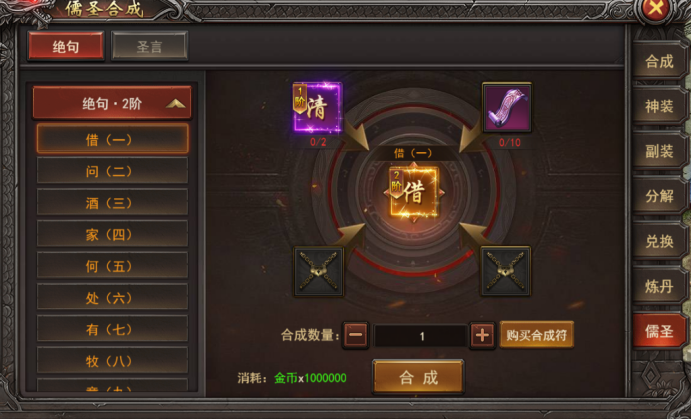Buy synthesis talismans via 购买合成符
Screen dimensions: 692x419
coord(537,335)
